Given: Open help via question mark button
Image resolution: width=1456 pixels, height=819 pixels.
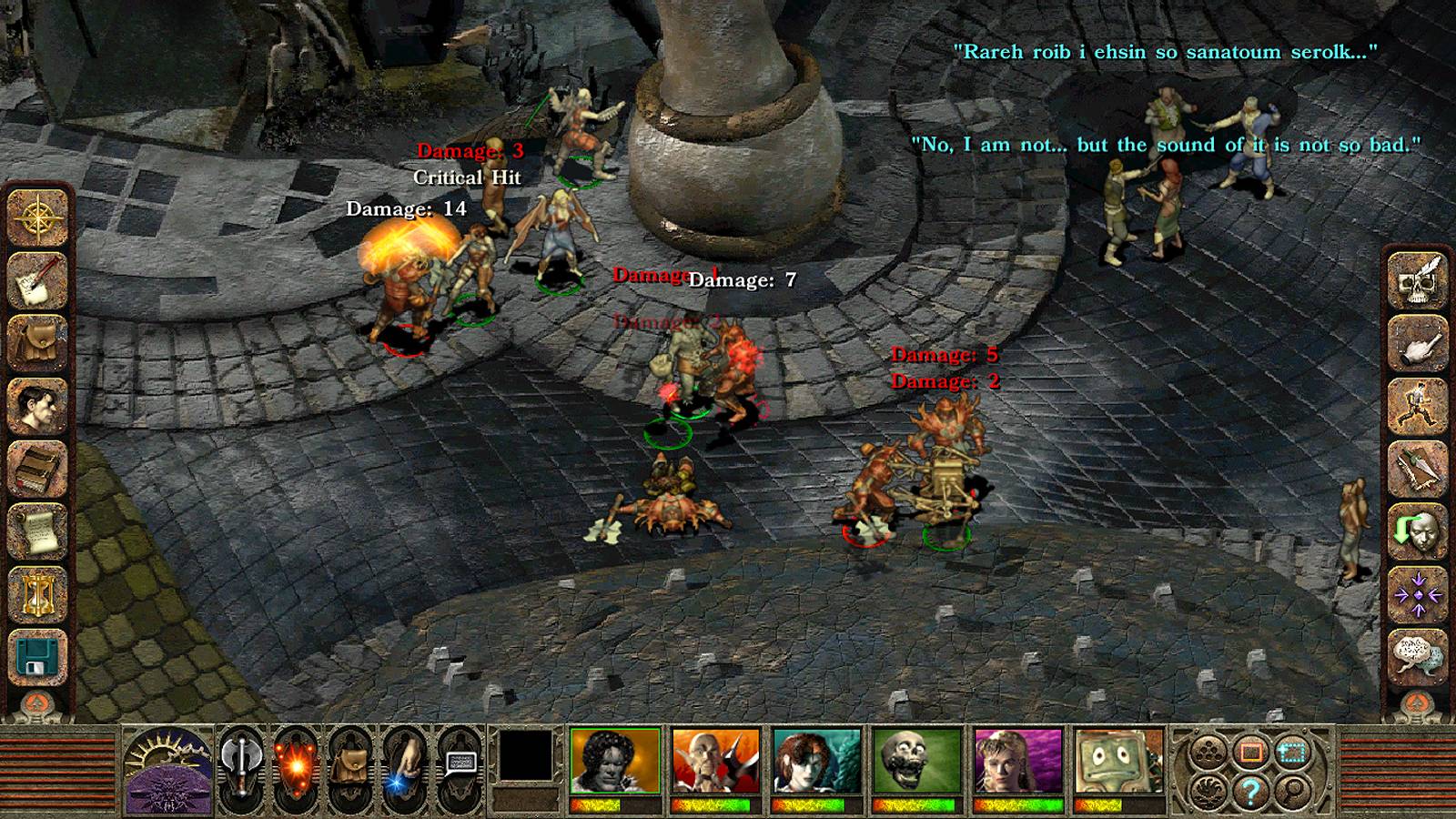Looking at the screenshot, I should click(x=1250, y=792).
